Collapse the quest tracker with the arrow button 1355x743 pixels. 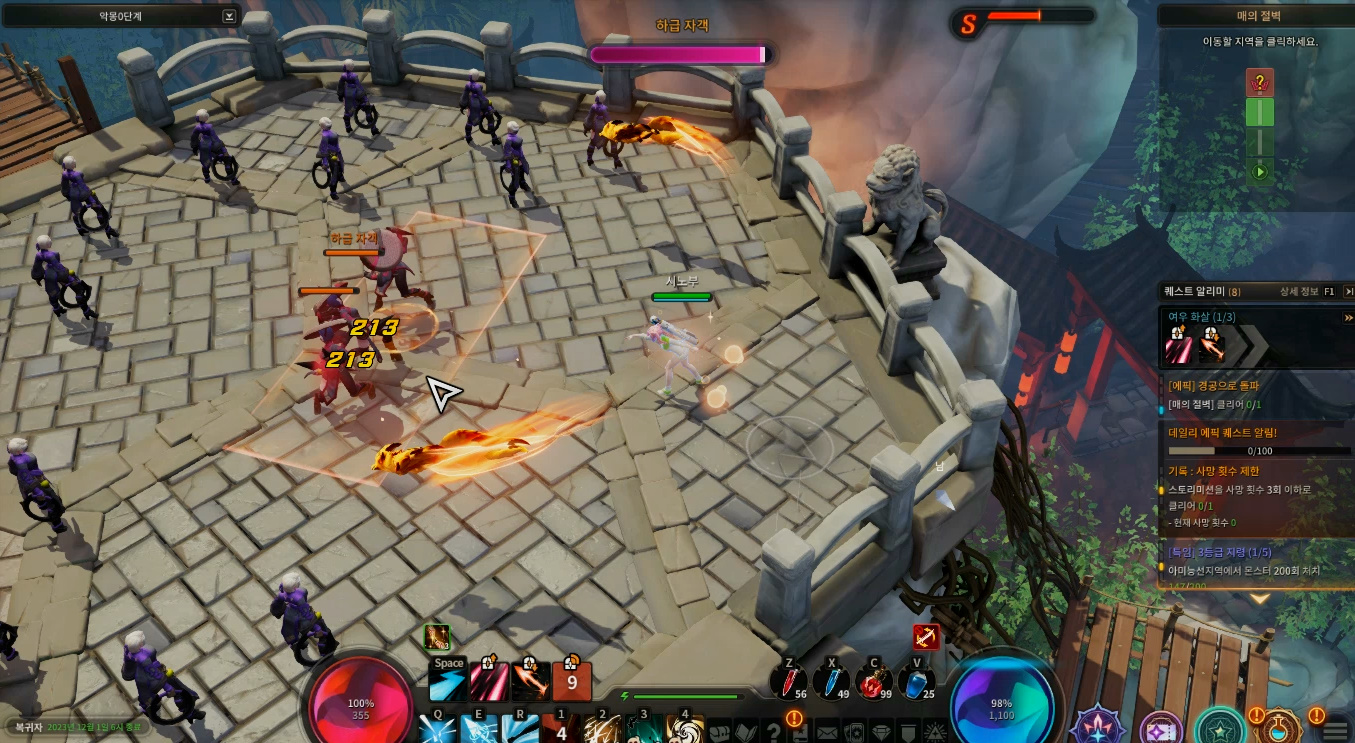click(x=1348, y=291)
